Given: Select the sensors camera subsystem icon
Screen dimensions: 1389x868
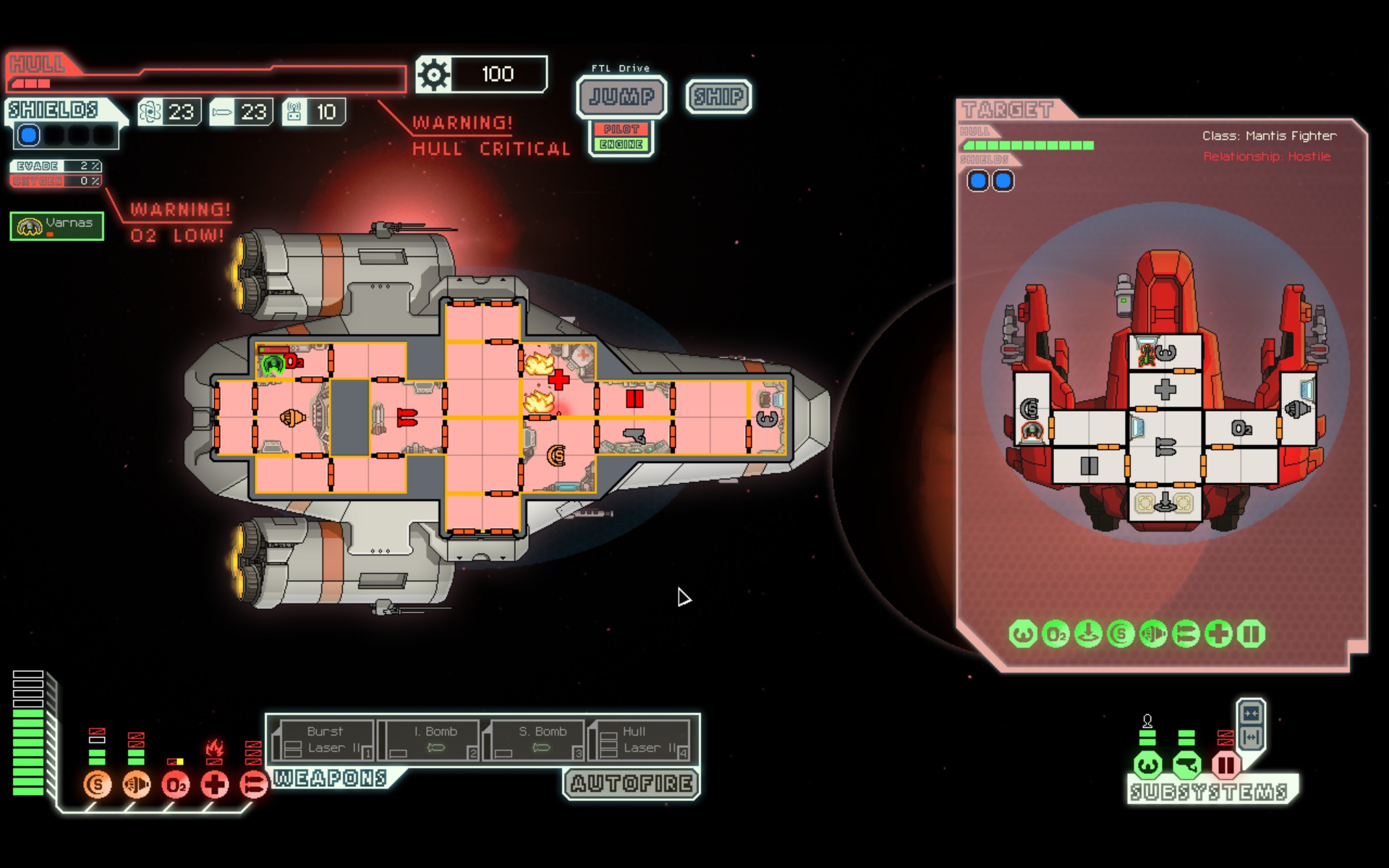Looking at the screenshot, I should click(1186, 765).
